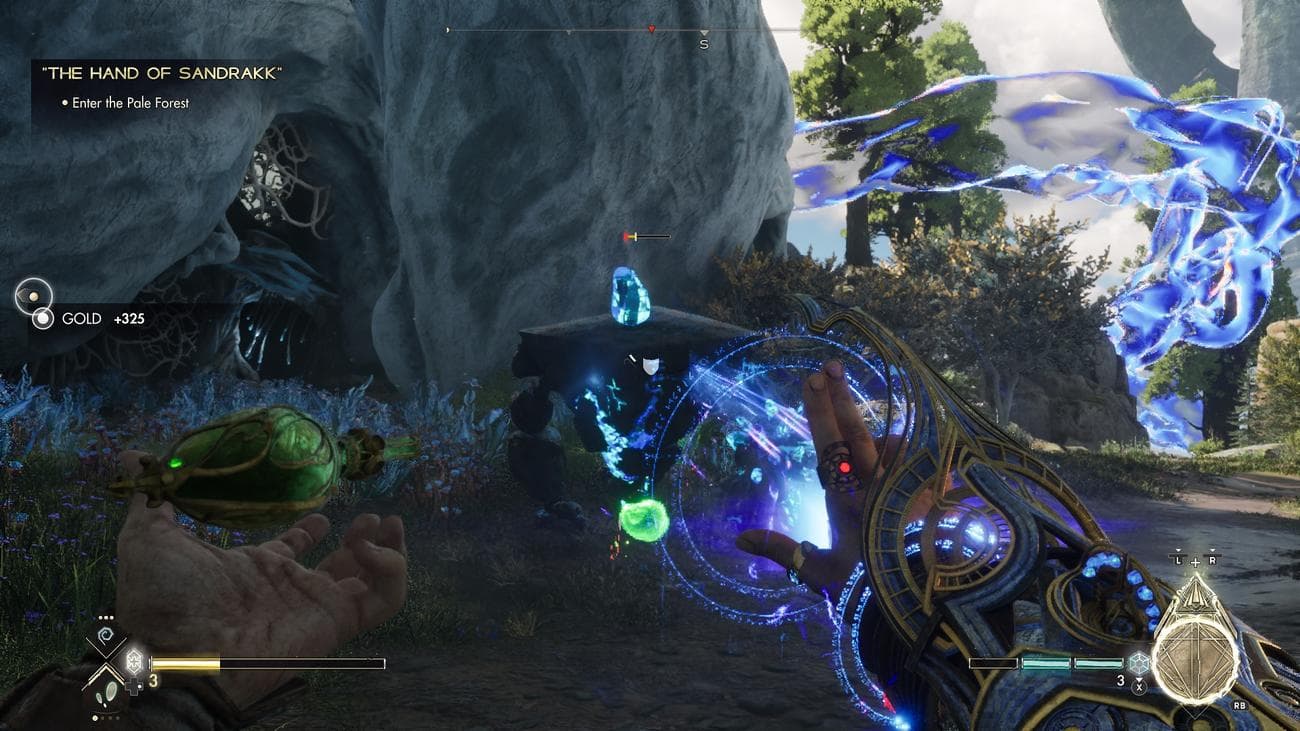Toggle the R spell slot indicator

click(x=1212, y=561)
